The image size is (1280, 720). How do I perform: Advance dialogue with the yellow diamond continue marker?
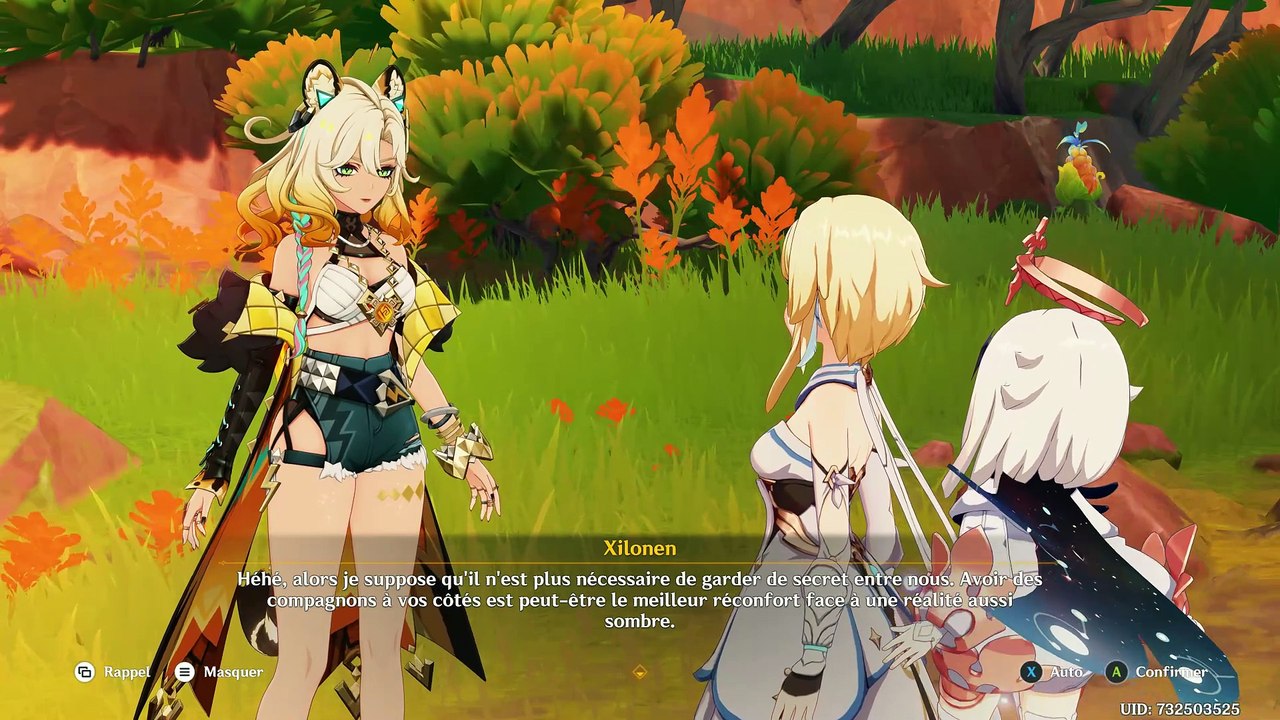point(640,672)
